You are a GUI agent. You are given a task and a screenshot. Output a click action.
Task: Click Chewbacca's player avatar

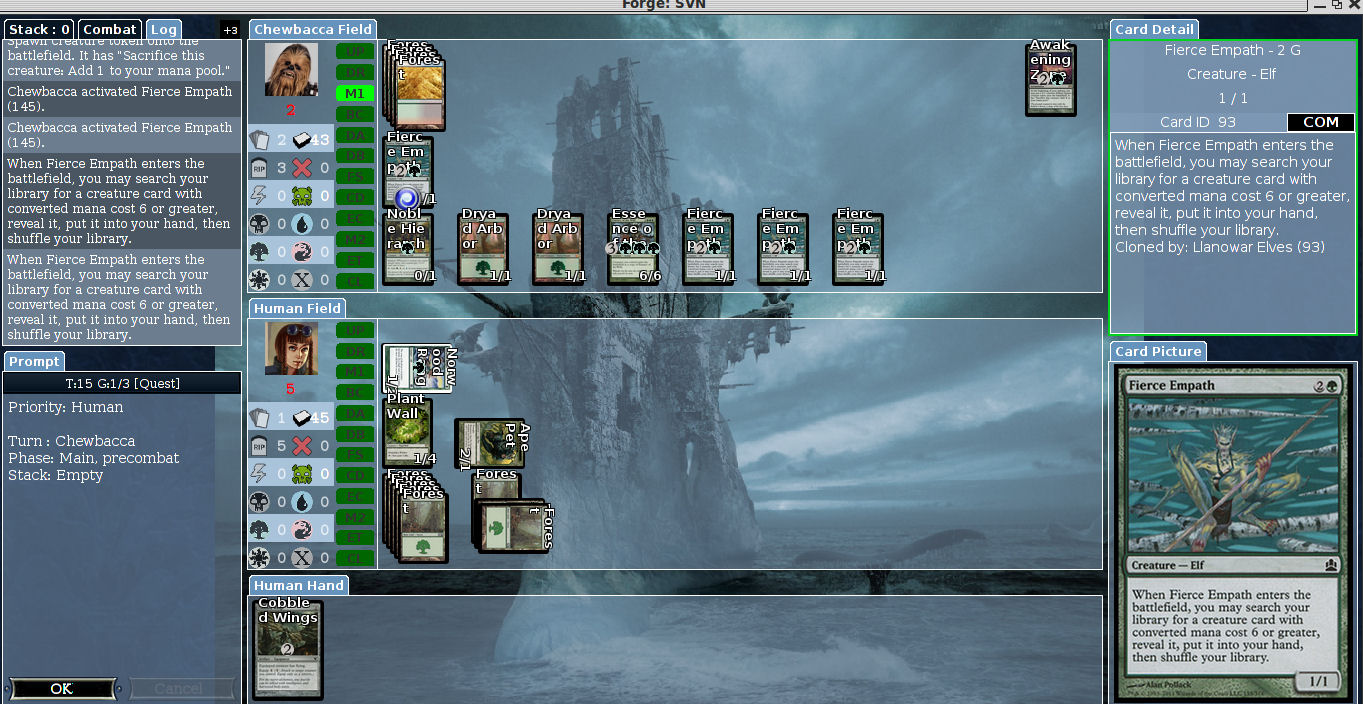coord(291,70)
